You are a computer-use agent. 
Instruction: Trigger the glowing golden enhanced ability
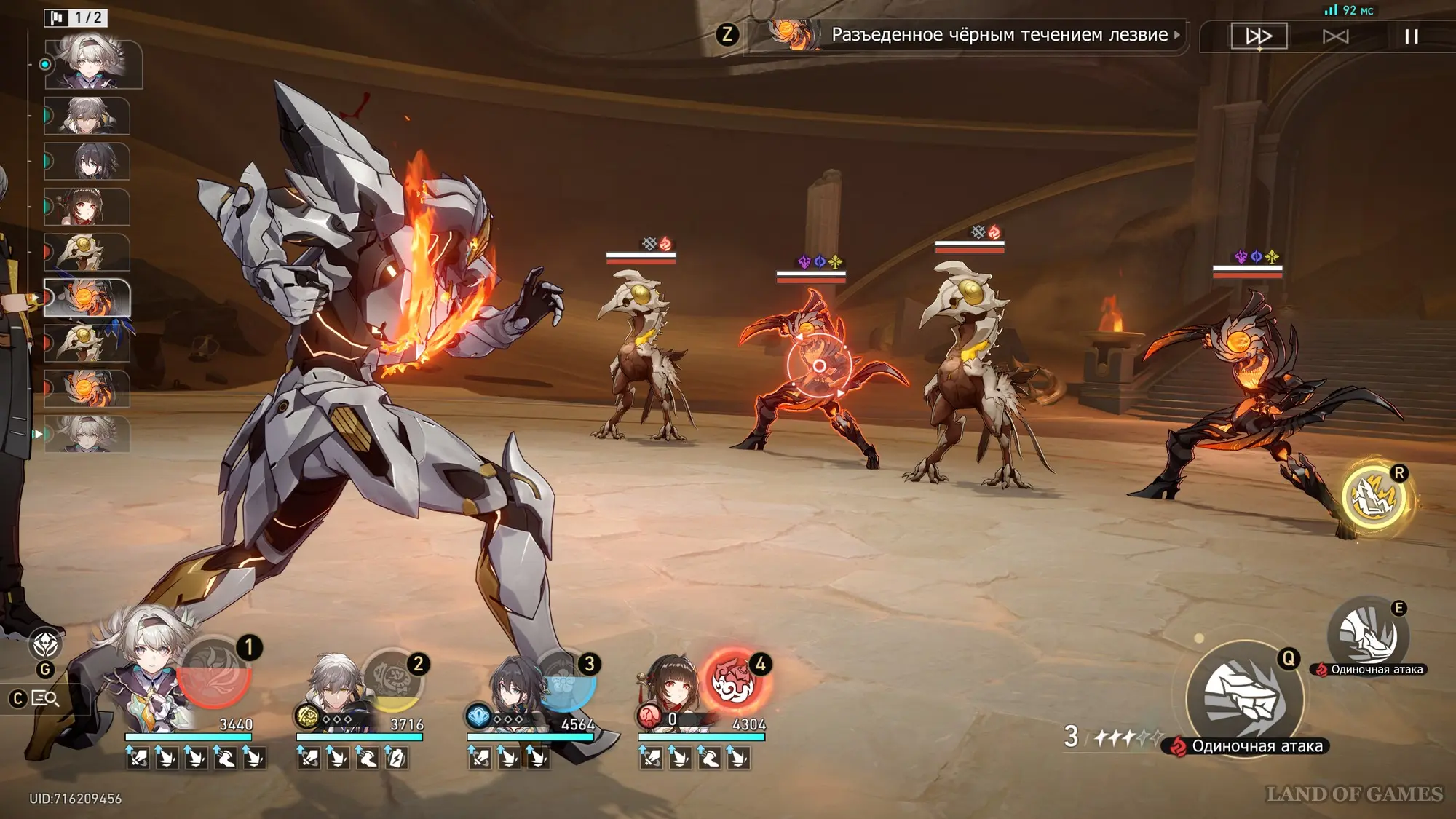pyautogui.click(x=1374, y=498)
